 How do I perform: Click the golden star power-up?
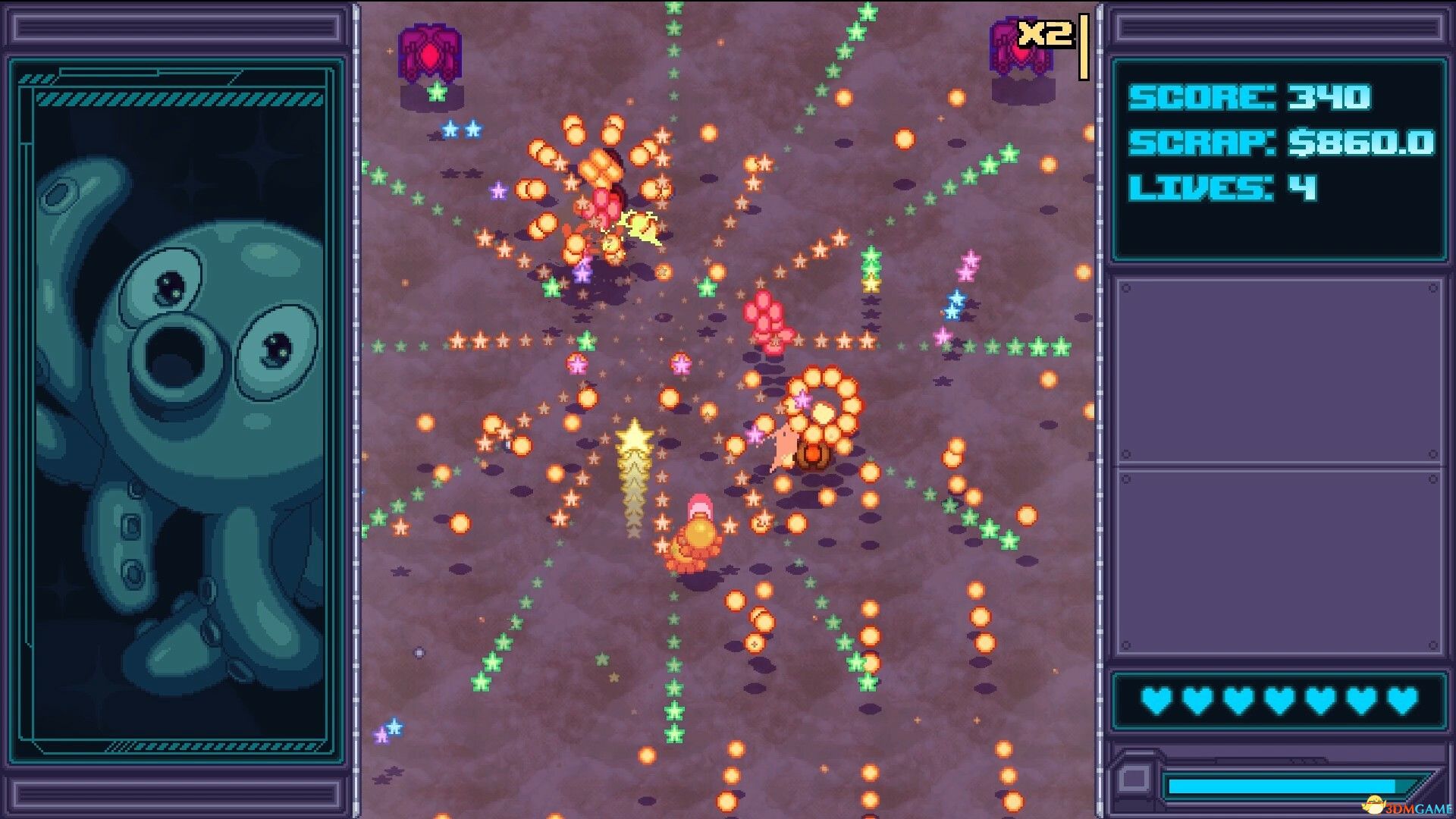(633, 440)
